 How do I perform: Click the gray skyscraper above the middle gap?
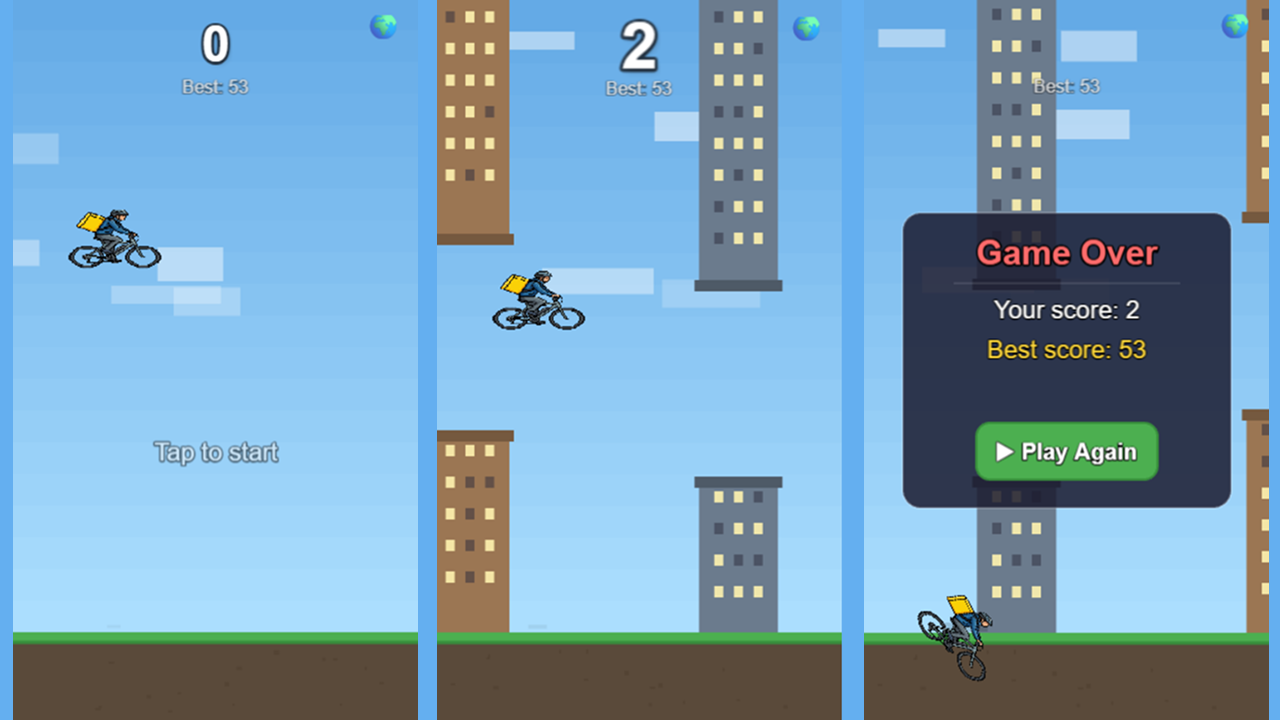click(x=738, y=140)
